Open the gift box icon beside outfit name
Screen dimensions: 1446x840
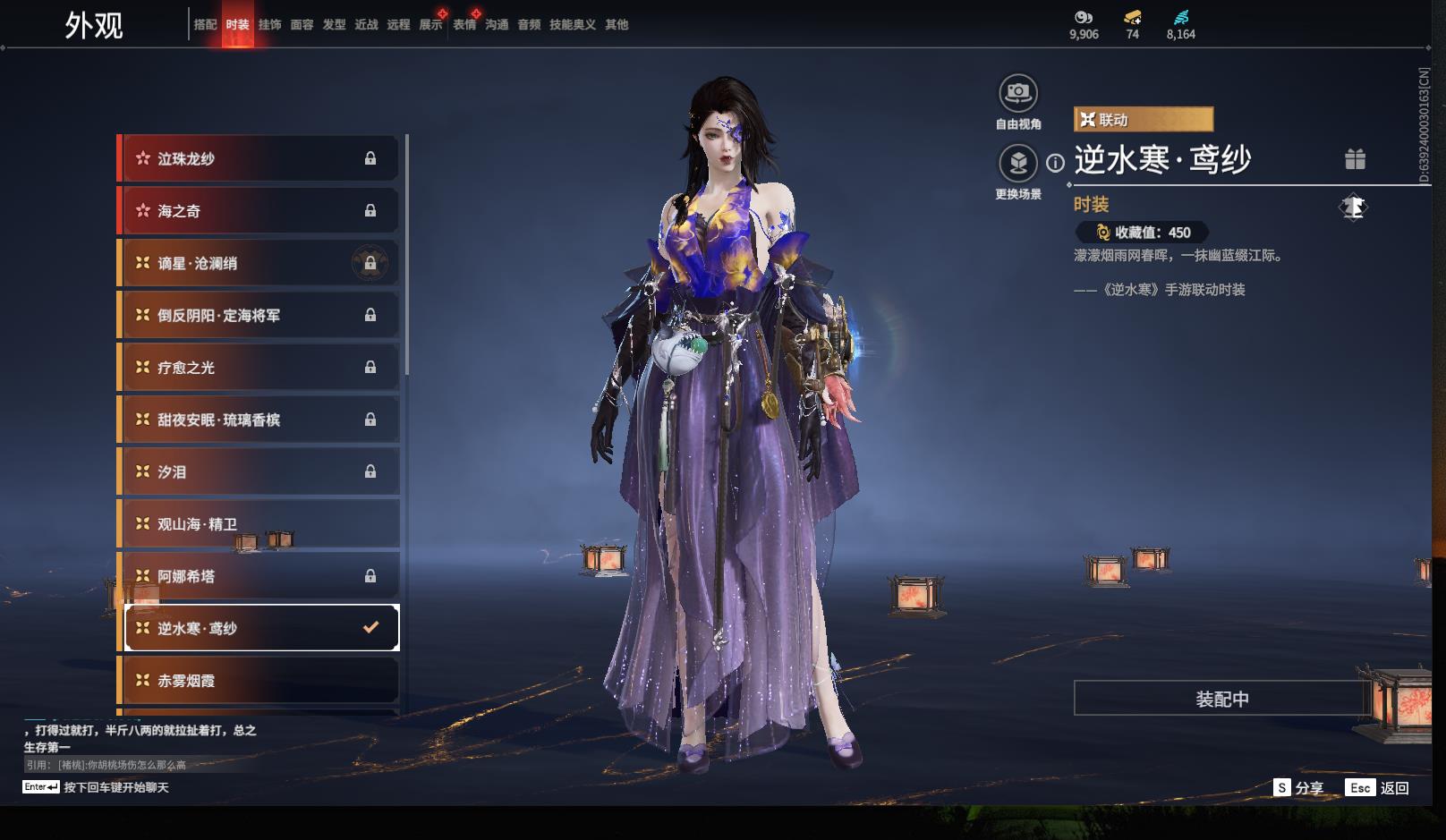tap(1355, 159)
